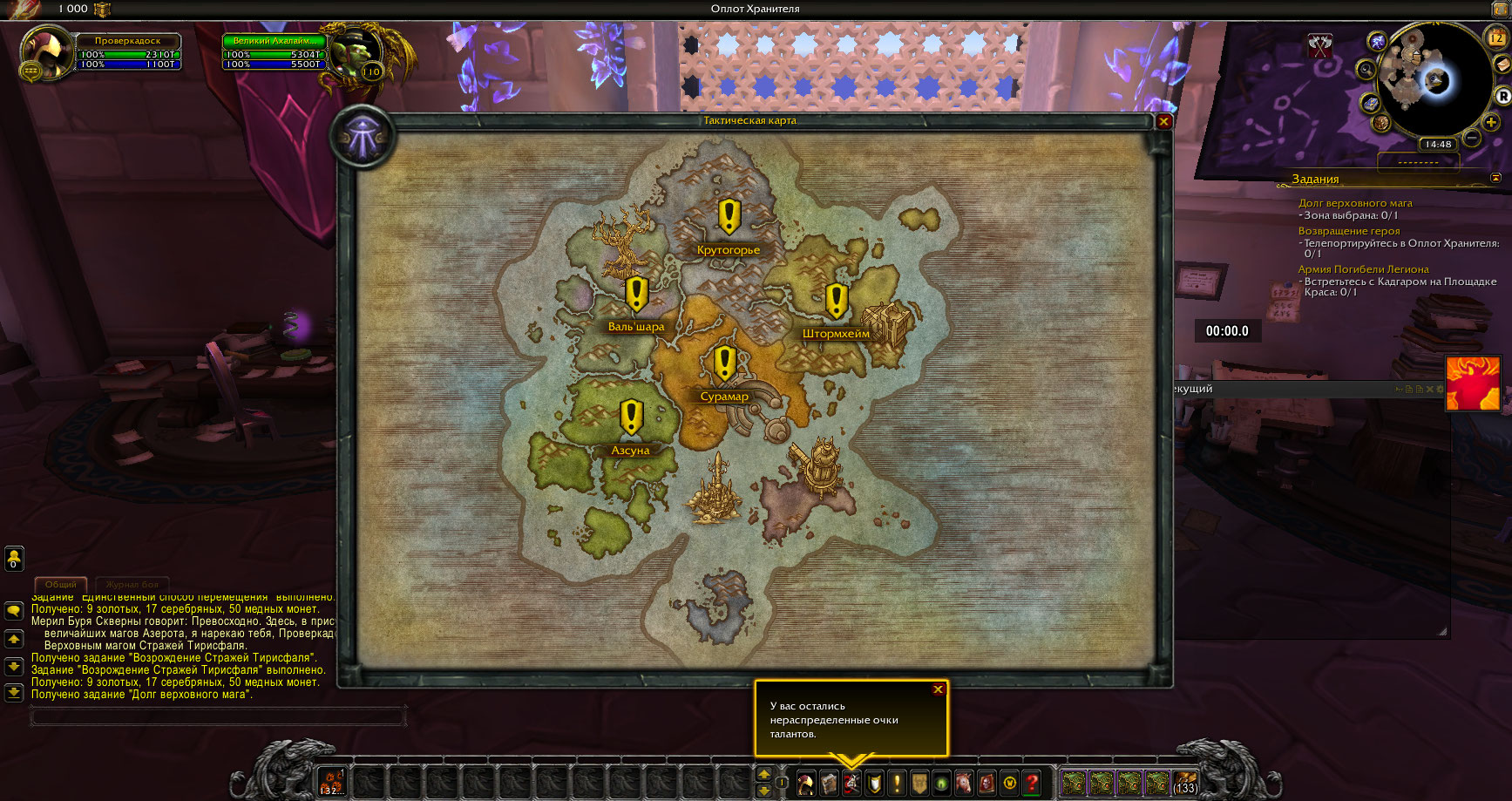Open the calendar button showing 12
Screen dimensions: 1512x801
1496,37
